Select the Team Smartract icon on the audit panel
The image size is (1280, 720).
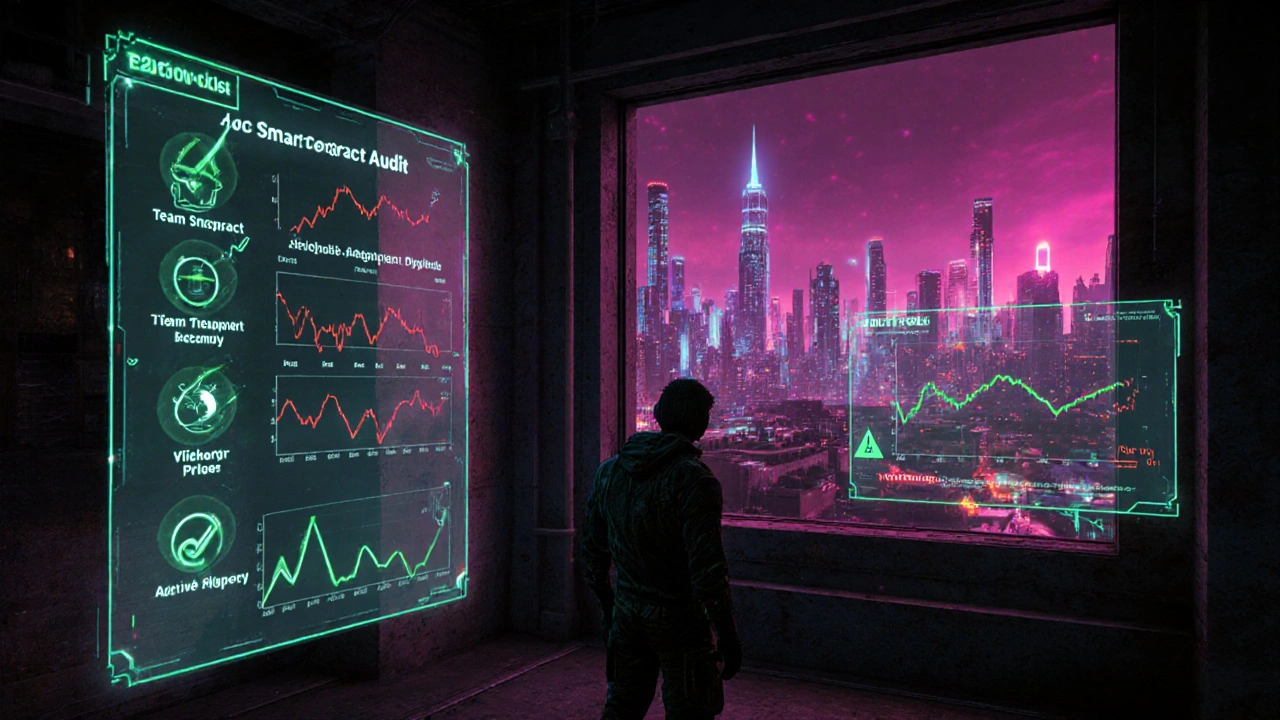196,170
